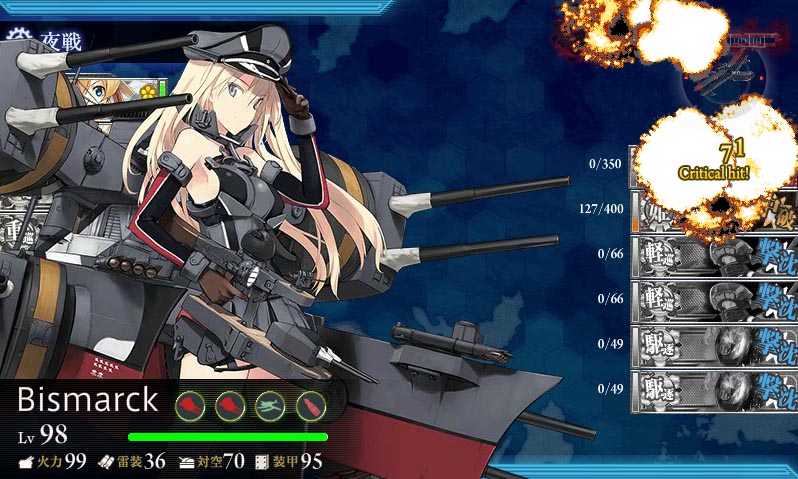The width and height of the screenshot is (798, 479).
Task: Click the gear emblem beside the 夜戦 label
Action: tap(16, 41)
